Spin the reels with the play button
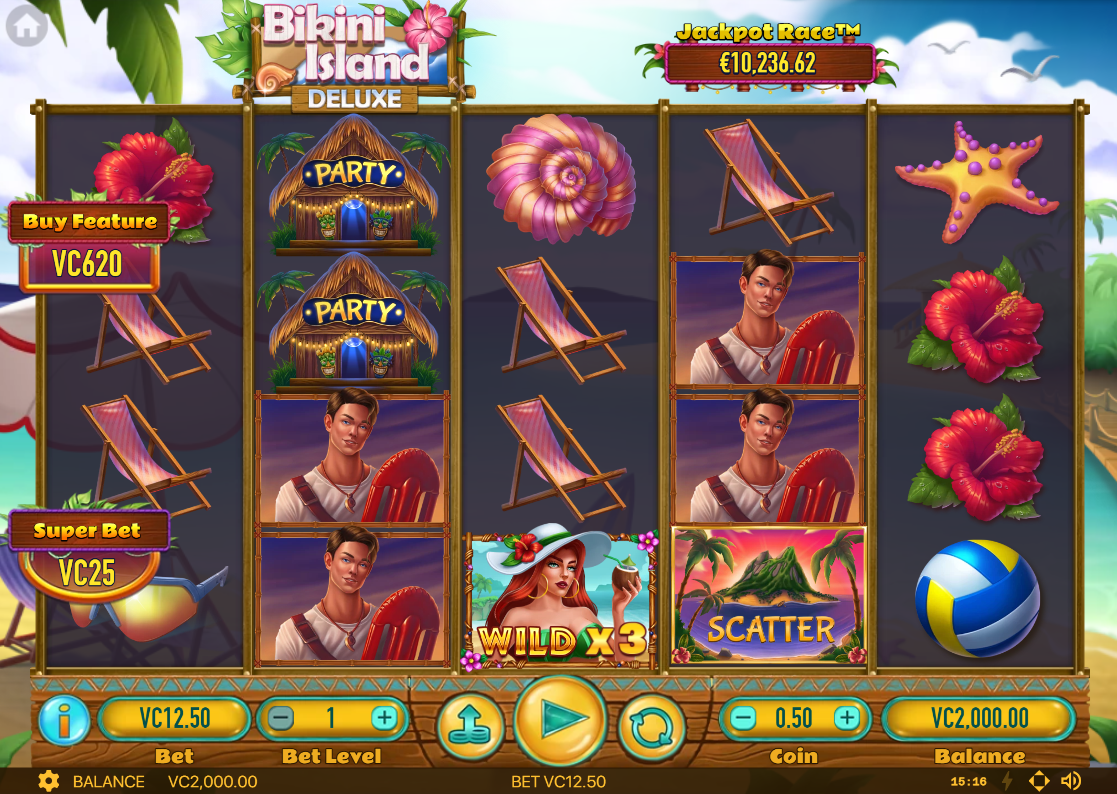The image size is (1117, 794). 560,720
